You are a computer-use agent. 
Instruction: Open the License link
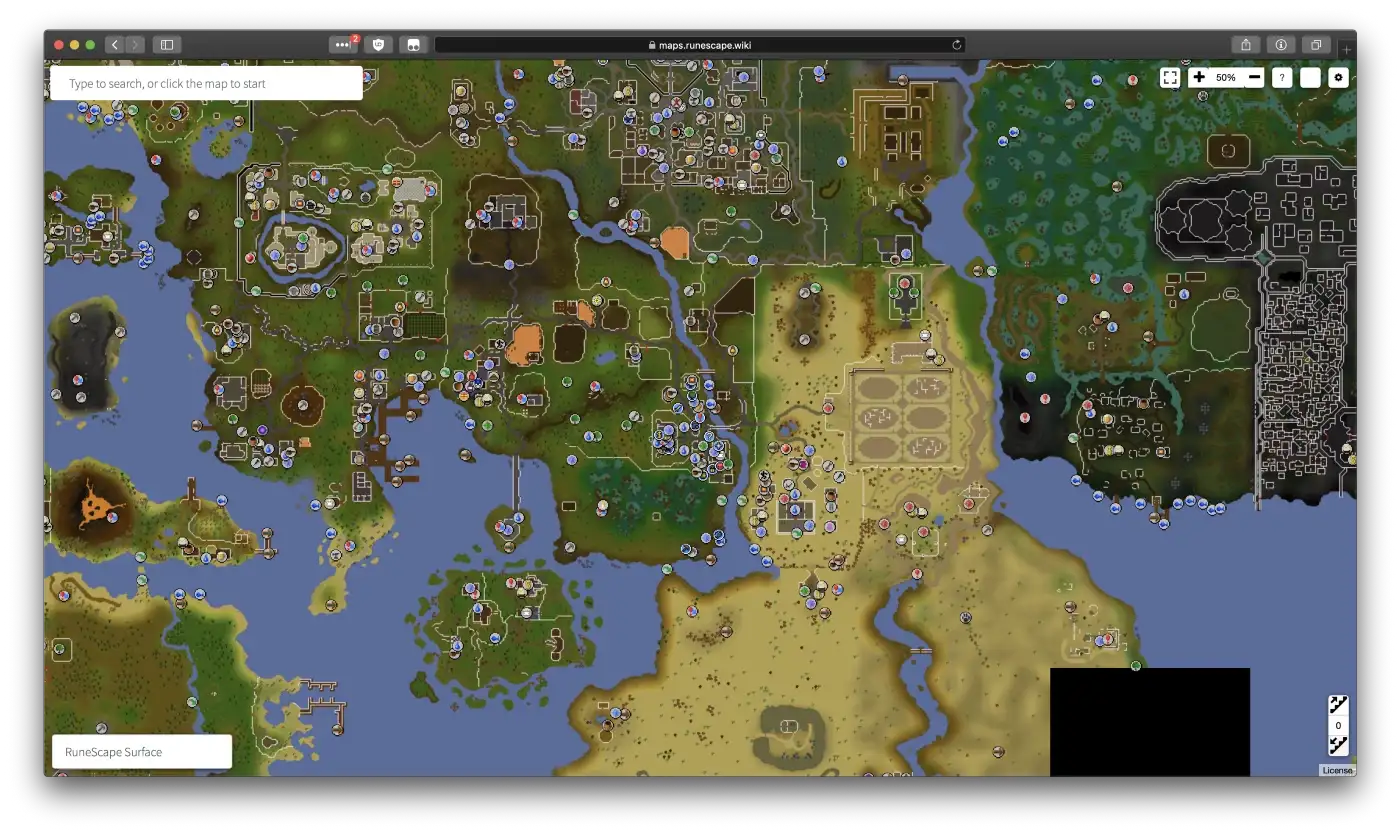coord(1337,770)
